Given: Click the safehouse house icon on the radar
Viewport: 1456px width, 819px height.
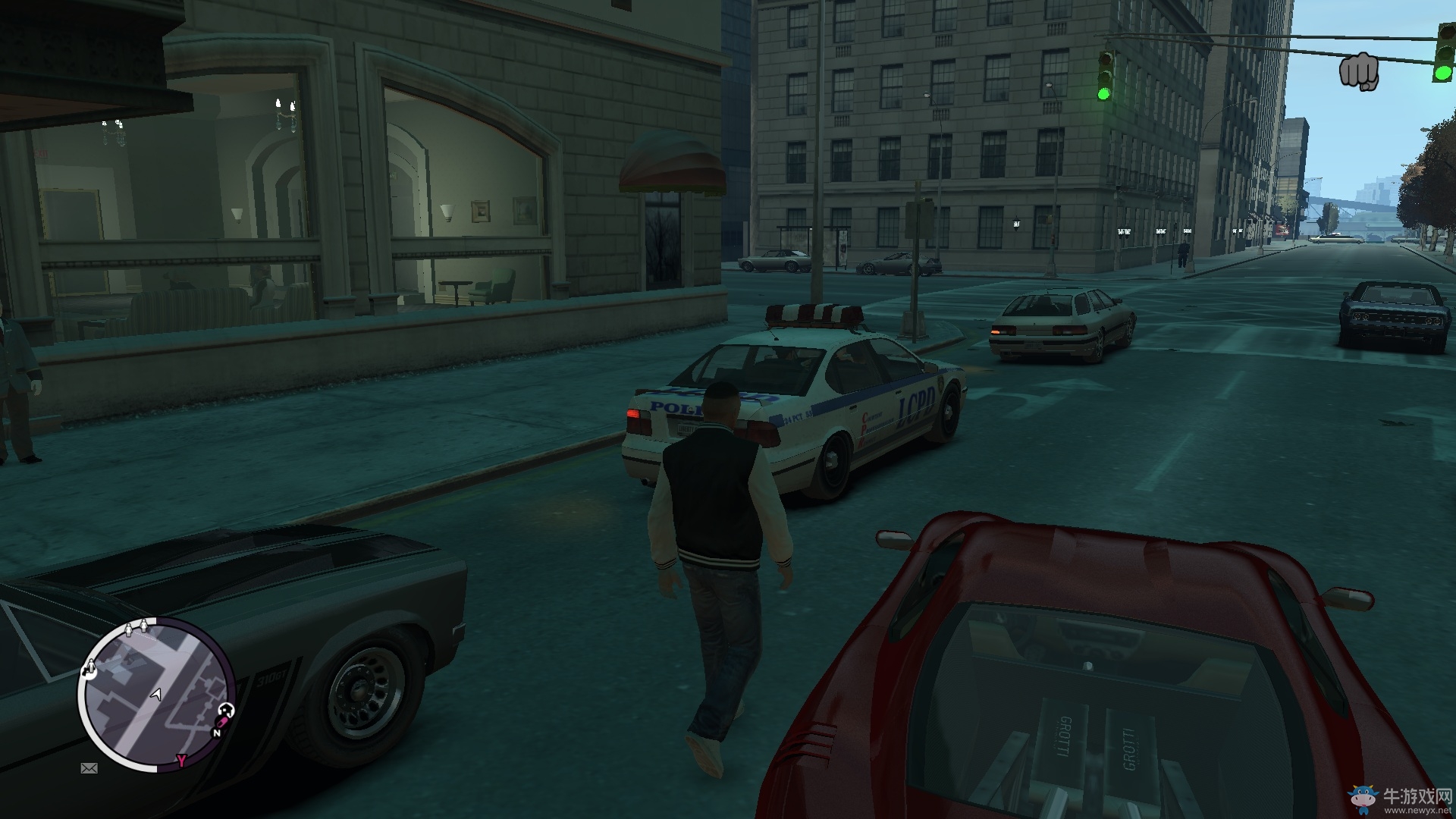Looking at the screenshot, I should (226, 710).
